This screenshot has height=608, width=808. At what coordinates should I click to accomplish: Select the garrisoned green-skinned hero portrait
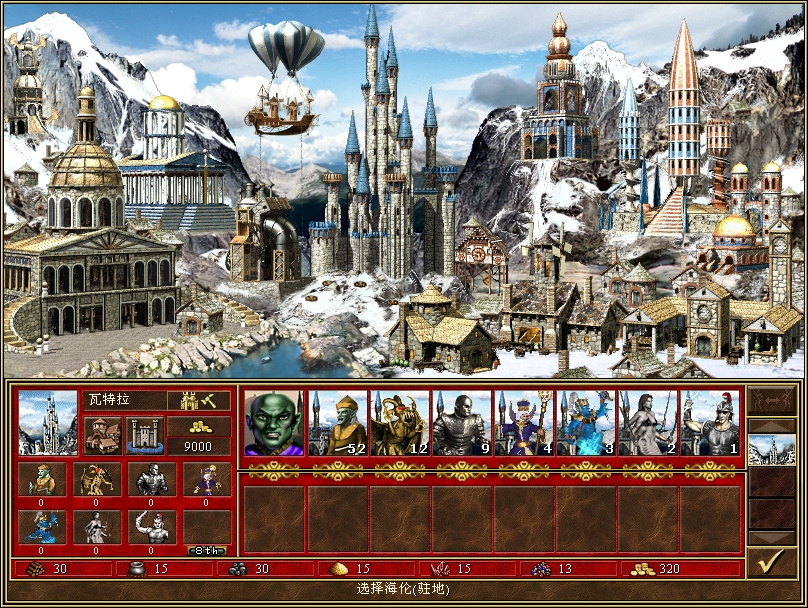(x=273, y=424)
